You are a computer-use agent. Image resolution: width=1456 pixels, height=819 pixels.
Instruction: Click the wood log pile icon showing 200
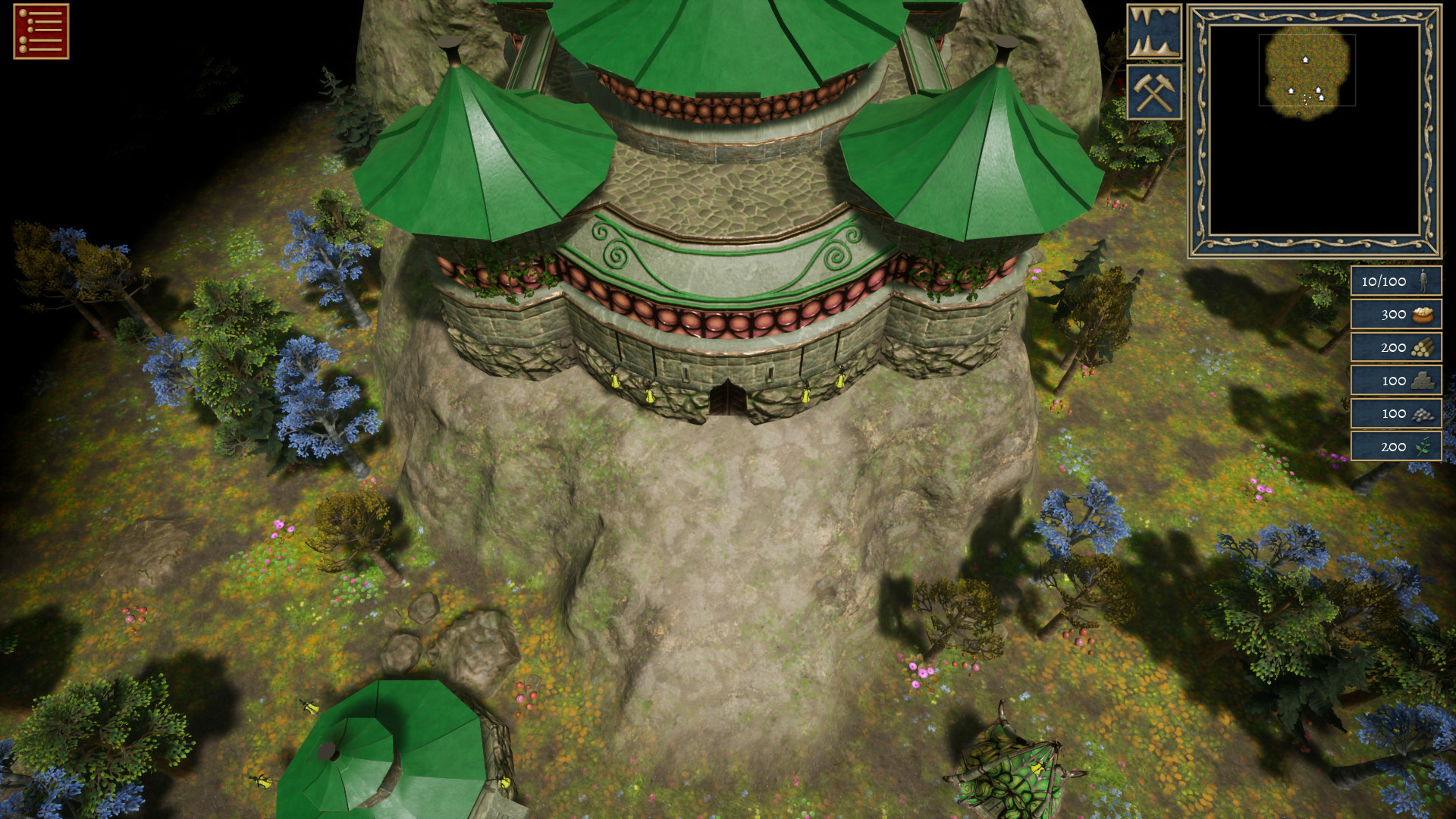pos(1424,347)
